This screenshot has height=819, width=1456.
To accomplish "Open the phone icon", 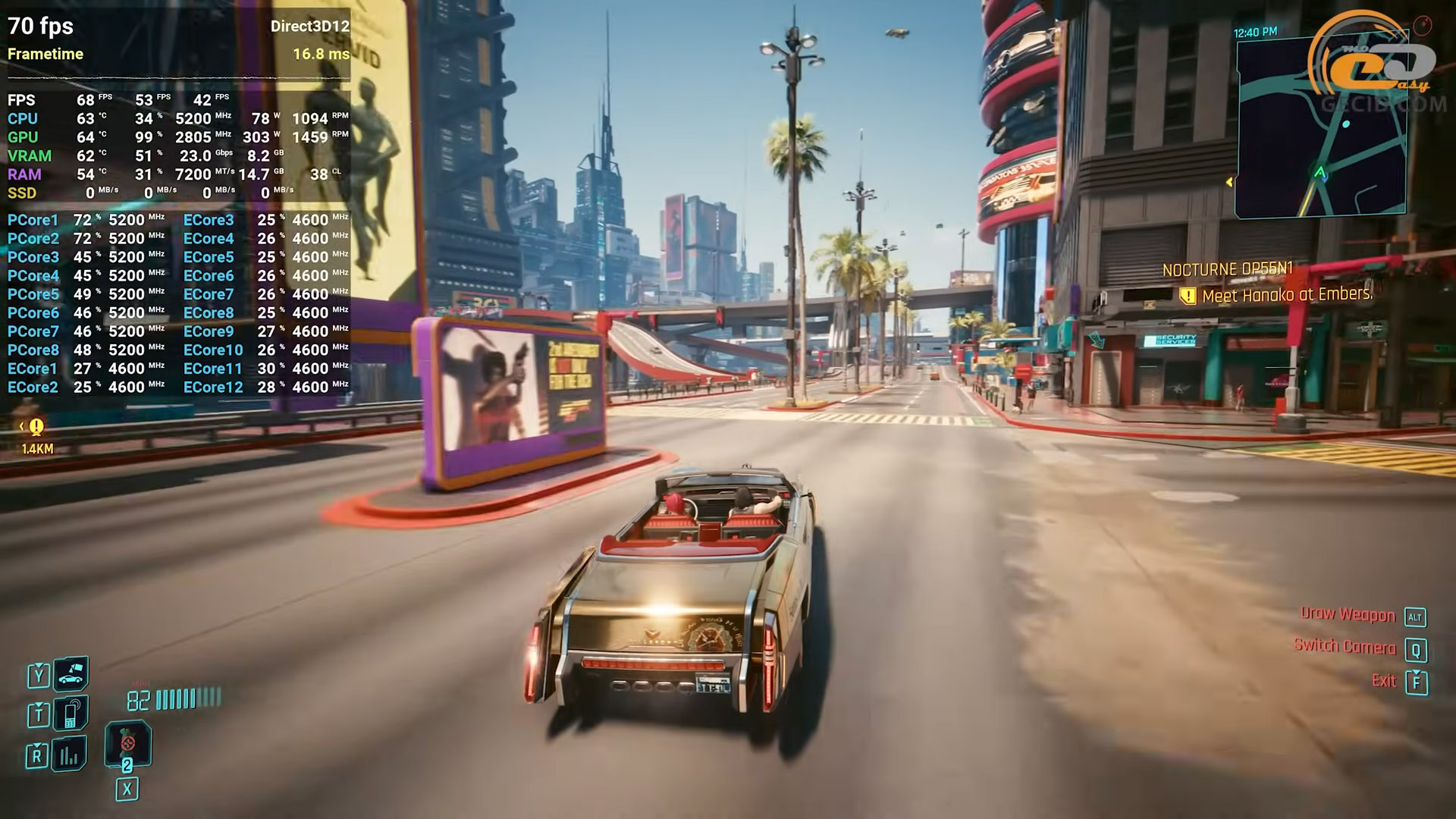I will (x=71, y=714).
